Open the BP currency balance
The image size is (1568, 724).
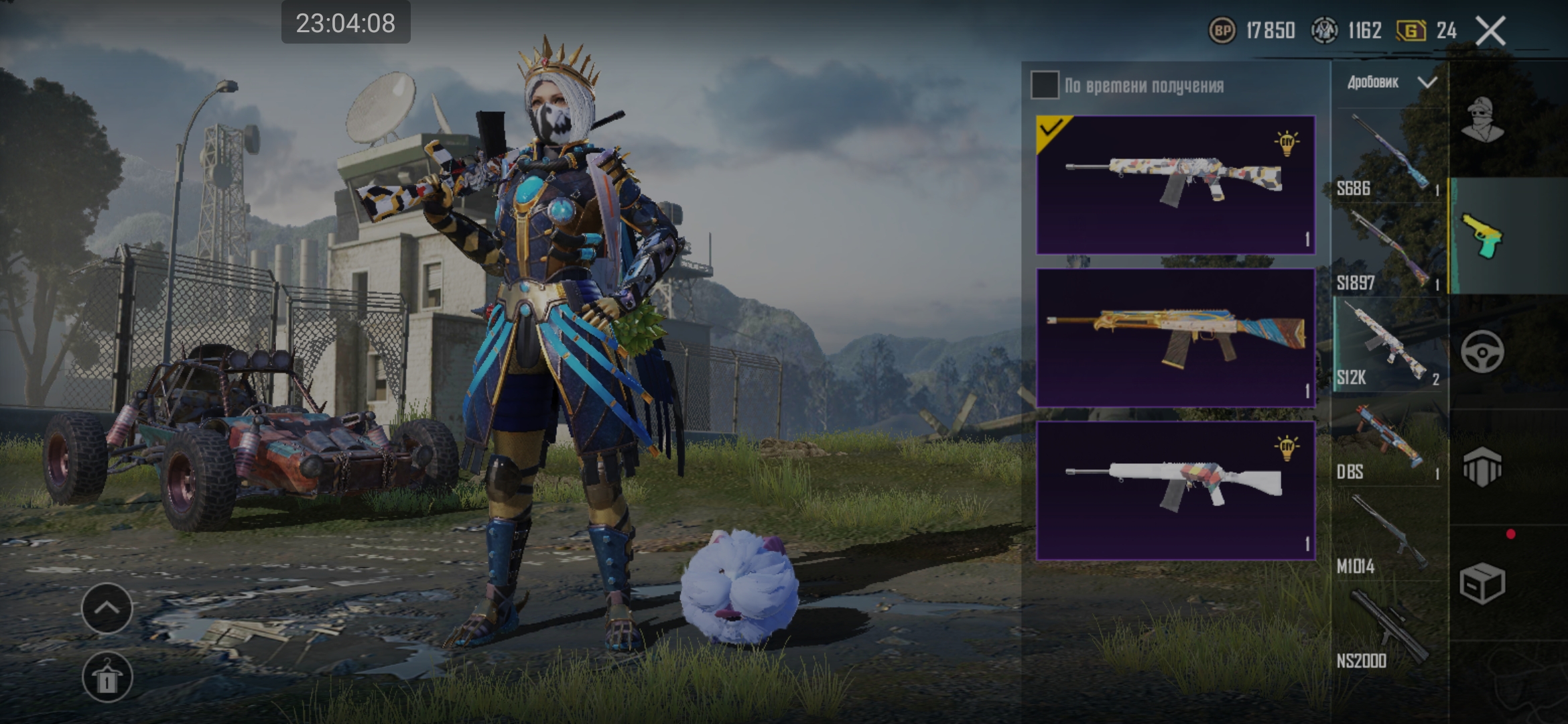coord(1252,31)
